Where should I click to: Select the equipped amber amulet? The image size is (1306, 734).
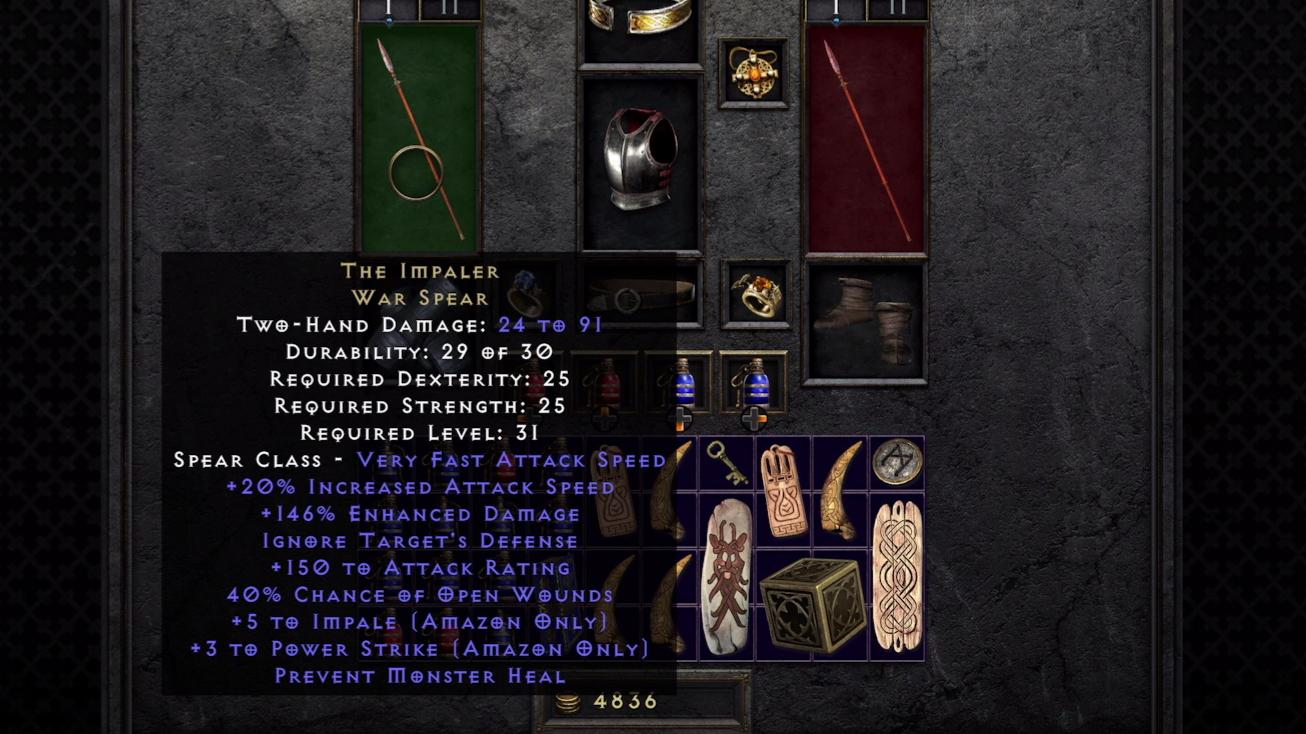pos(753,73)
